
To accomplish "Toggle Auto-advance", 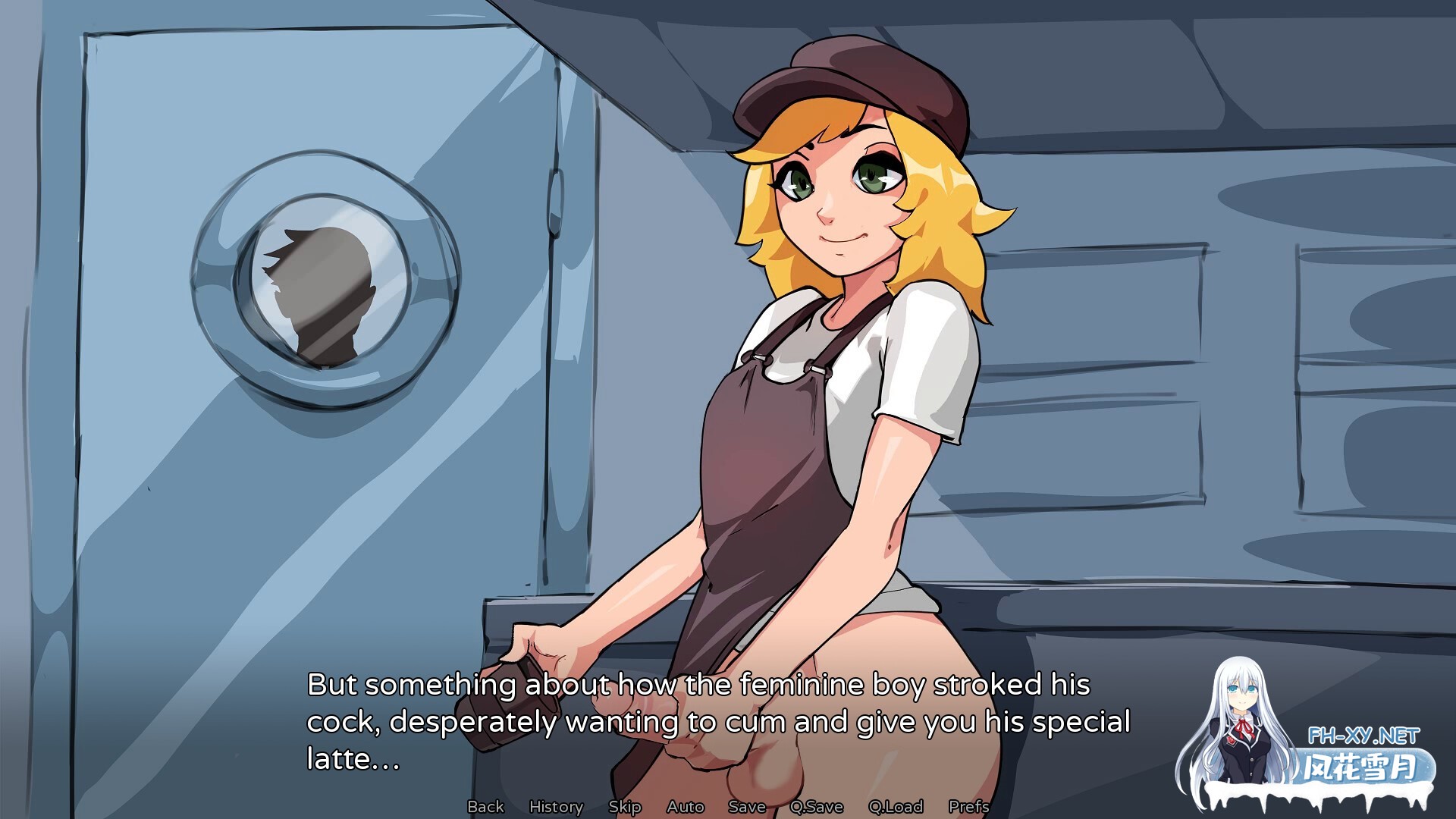I will 686,807.
